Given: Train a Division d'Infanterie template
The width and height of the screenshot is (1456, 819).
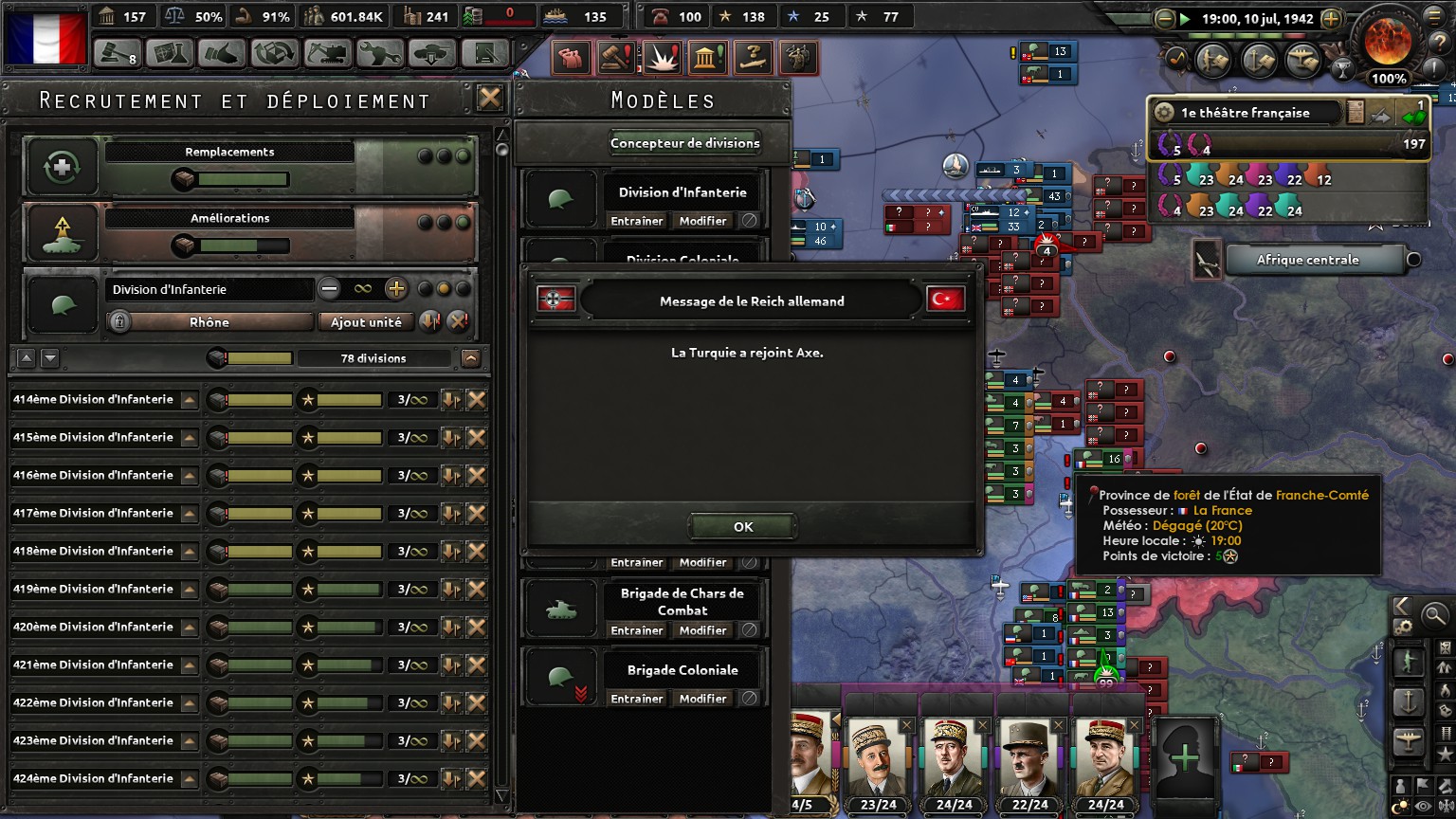Looking at the screenshot, I should (x=636, y=221).
